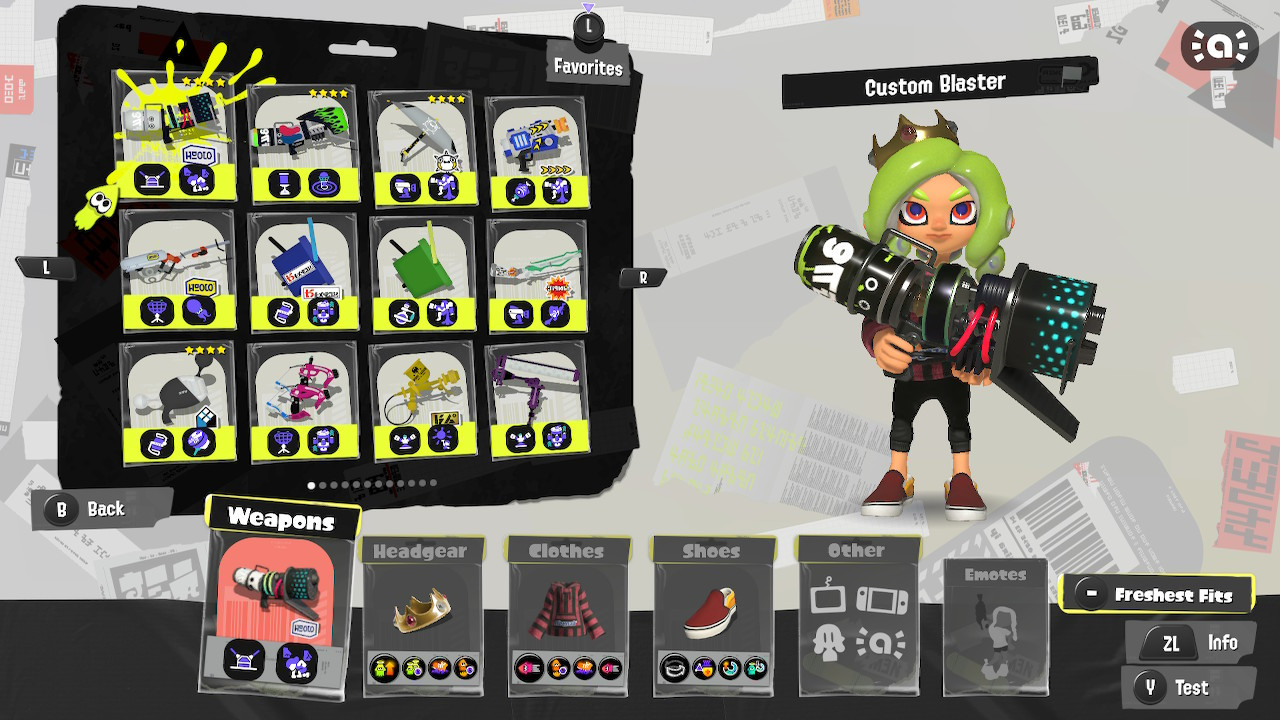The image size is (1280, 720).
Task: Click the sub weapon icon on the pink Tri-Stringer card
Action: 282,440
